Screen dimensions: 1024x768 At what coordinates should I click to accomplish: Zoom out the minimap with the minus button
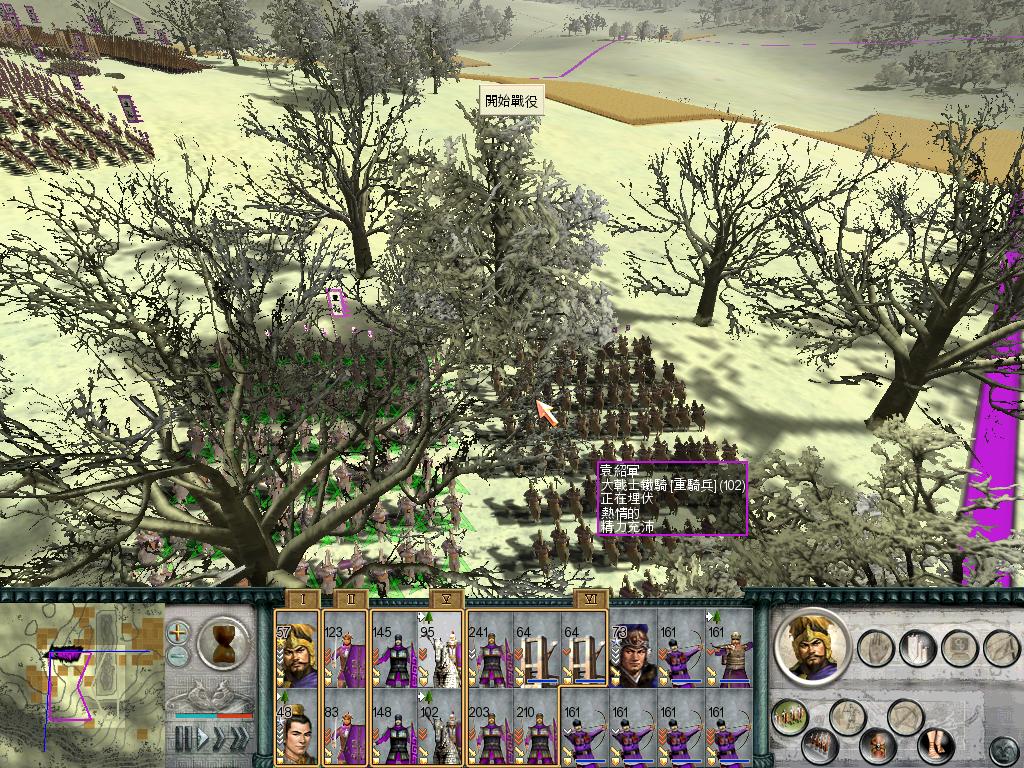(178, 656)
